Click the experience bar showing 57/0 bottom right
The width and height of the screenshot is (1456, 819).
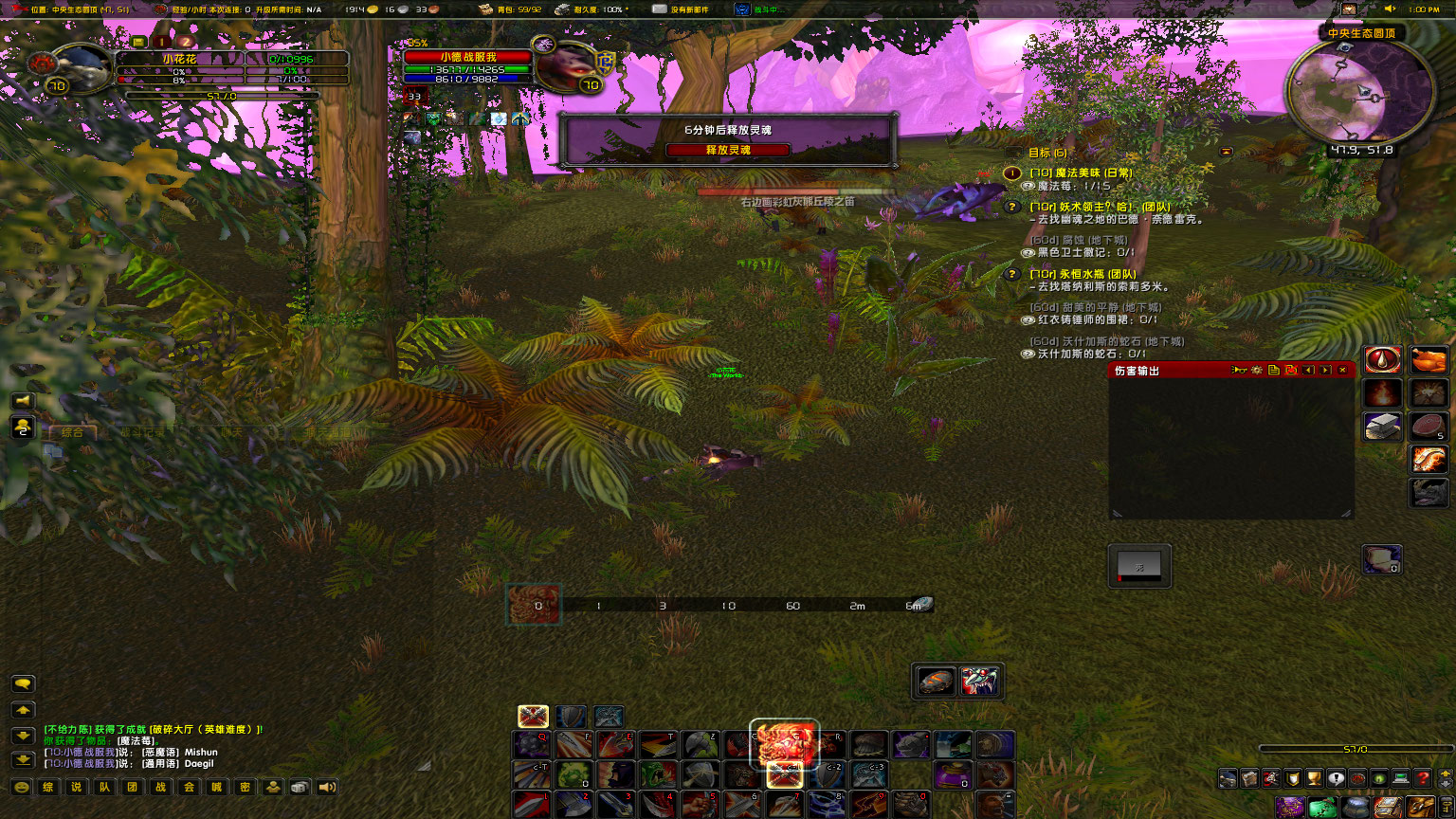tap(1354, 748)
